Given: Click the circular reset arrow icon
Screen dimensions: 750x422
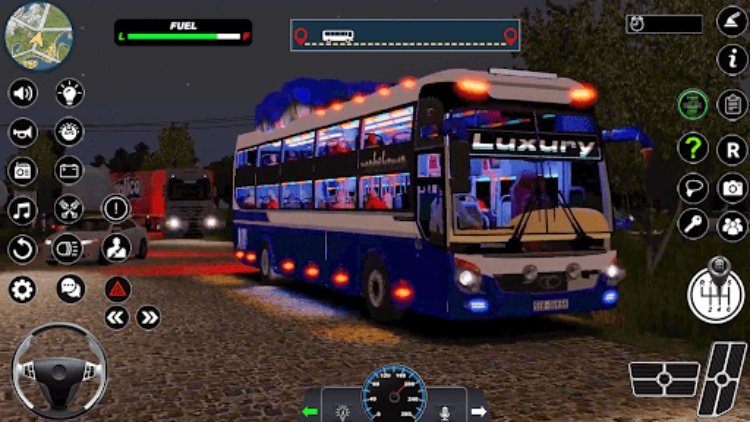Looking at the screenshot, I should coord(22,248).
